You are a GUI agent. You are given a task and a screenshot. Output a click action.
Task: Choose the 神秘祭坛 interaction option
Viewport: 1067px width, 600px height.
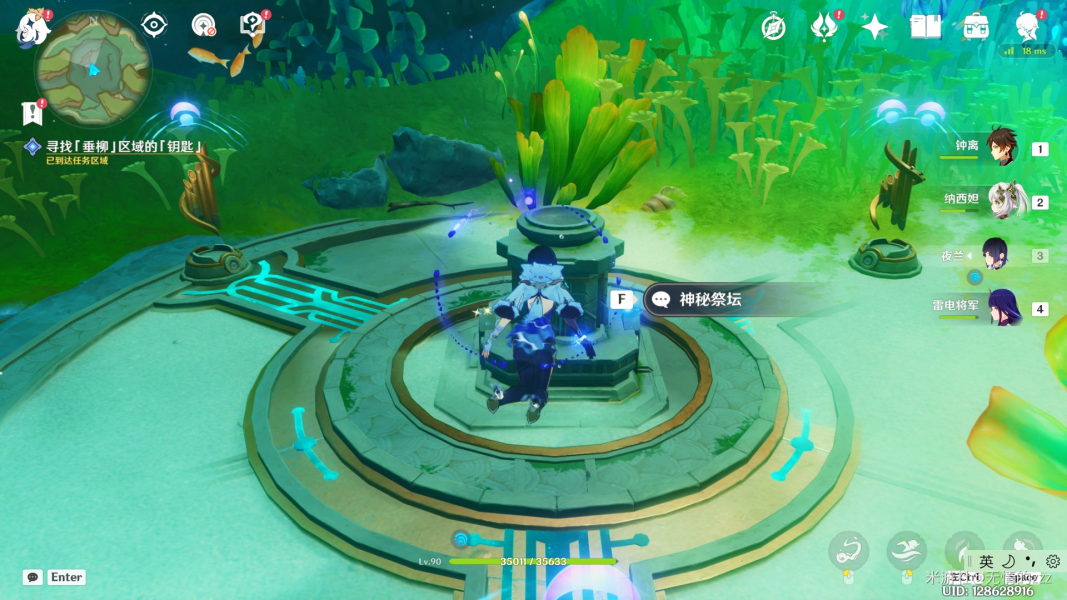(710, 299)
